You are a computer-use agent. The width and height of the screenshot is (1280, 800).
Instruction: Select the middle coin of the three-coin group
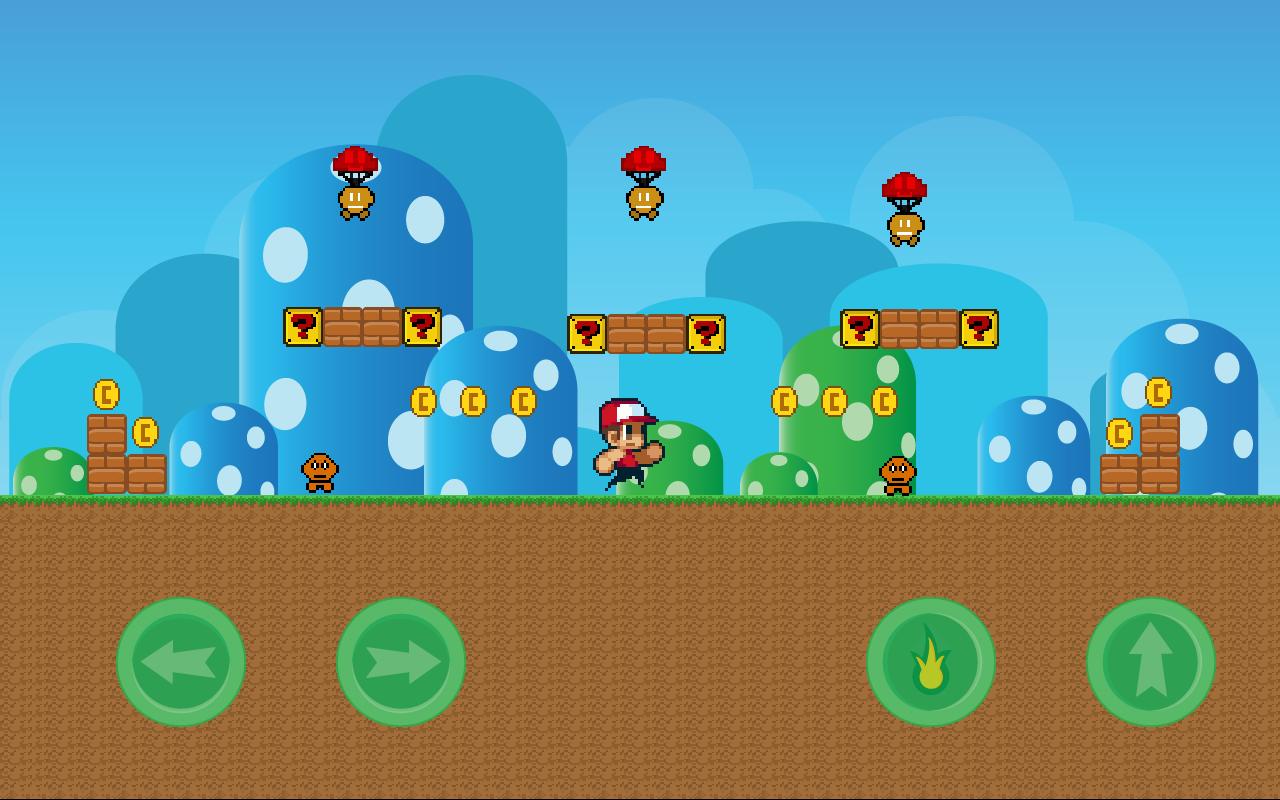click(473, 399)
